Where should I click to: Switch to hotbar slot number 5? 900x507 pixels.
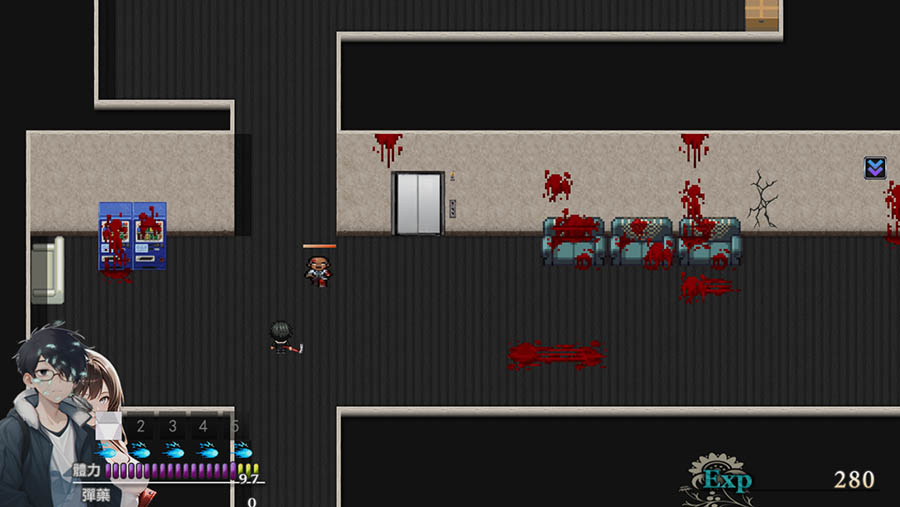pyautogui.click(x=236, y=428)
